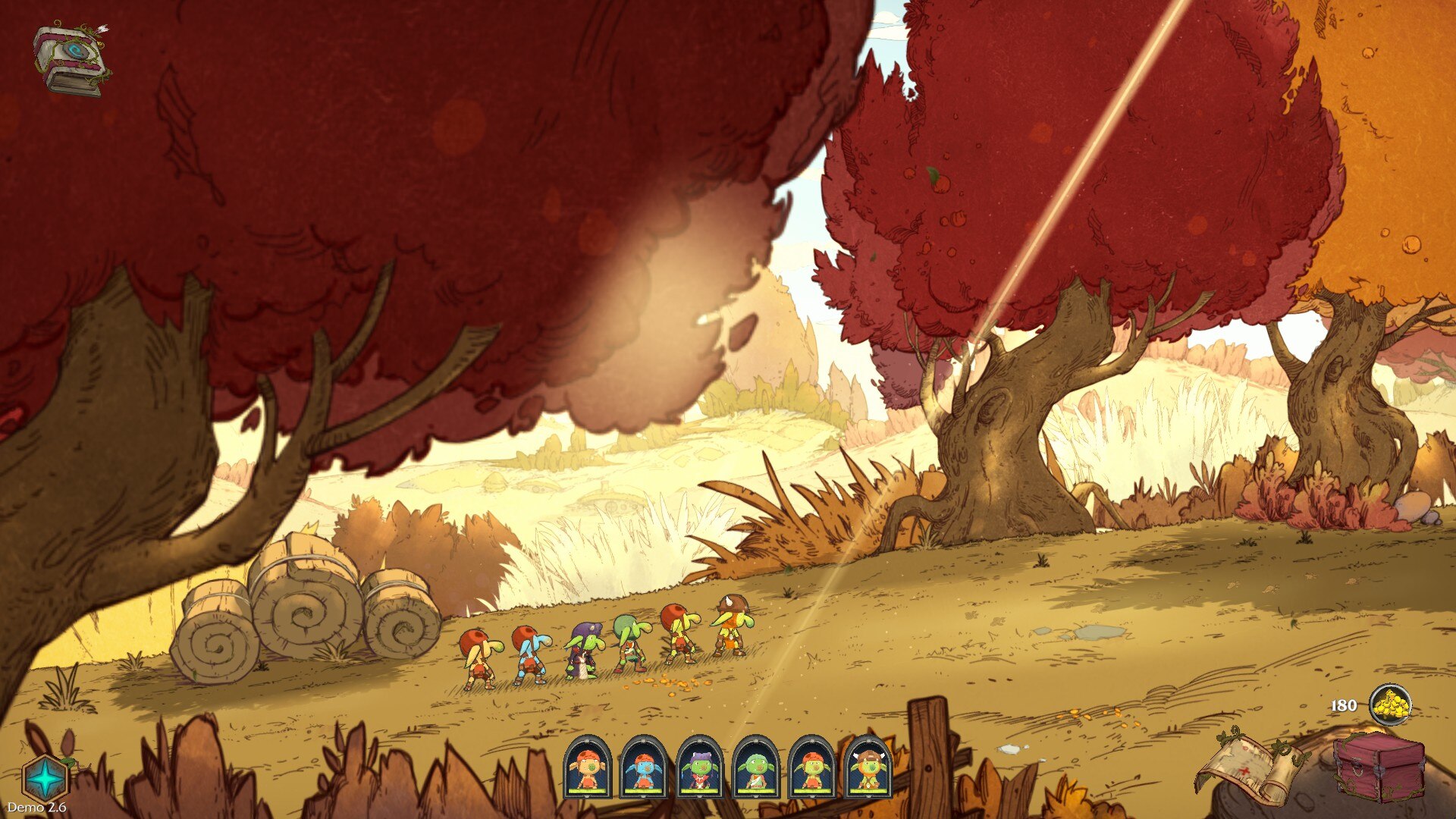Click the gold coin pile icon
The height and width of the screenshot is (819, 1456).
(x=1391, y=705)
